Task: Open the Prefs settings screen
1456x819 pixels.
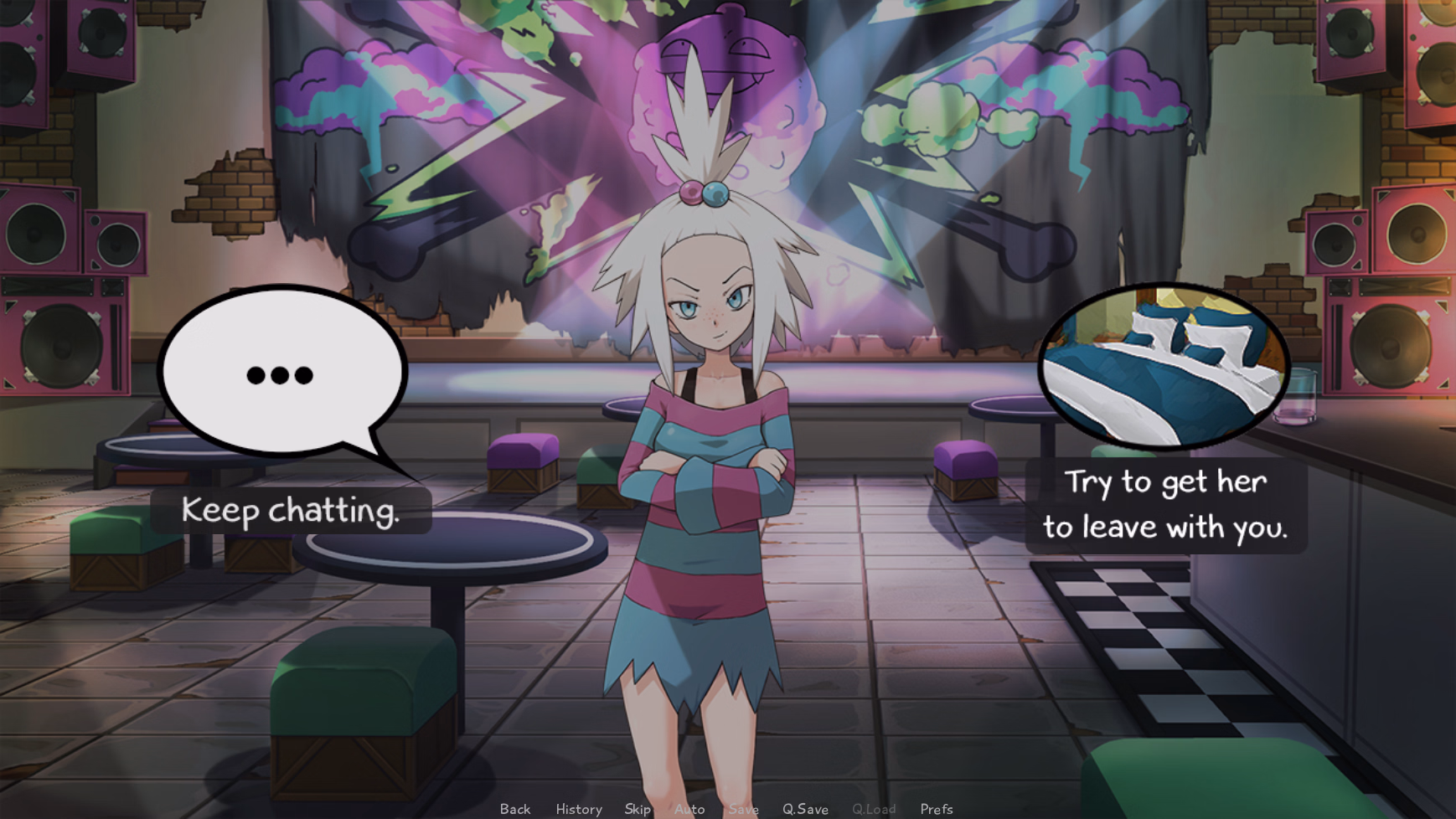Action: 936,809
